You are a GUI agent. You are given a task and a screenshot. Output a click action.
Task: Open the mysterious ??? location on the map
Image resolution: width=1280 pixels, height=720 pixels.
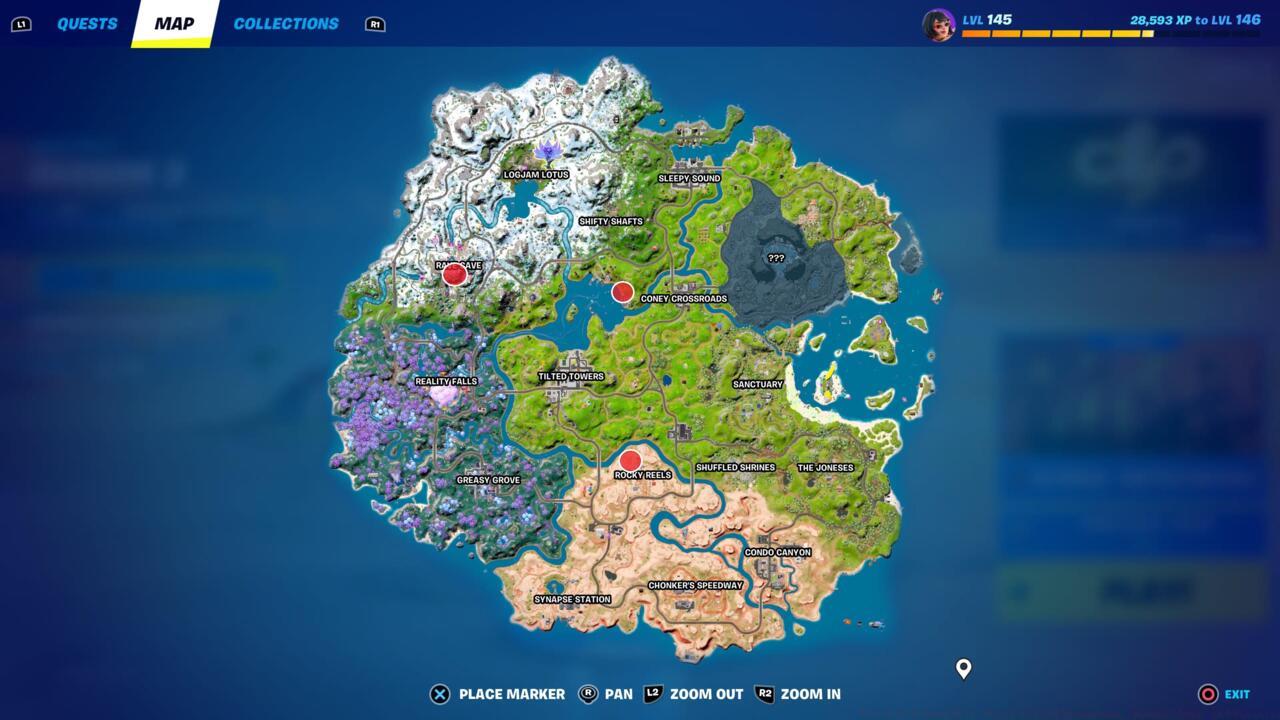777,258
